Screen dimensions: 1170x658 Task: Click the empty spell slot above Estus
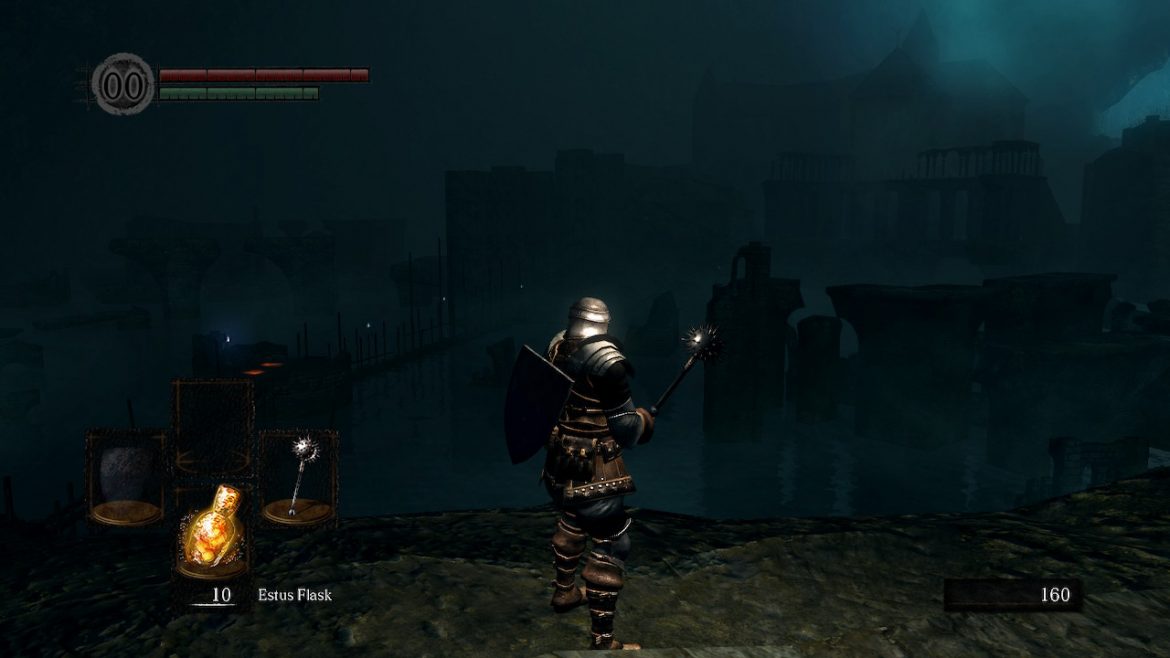[x=212, y=427]
